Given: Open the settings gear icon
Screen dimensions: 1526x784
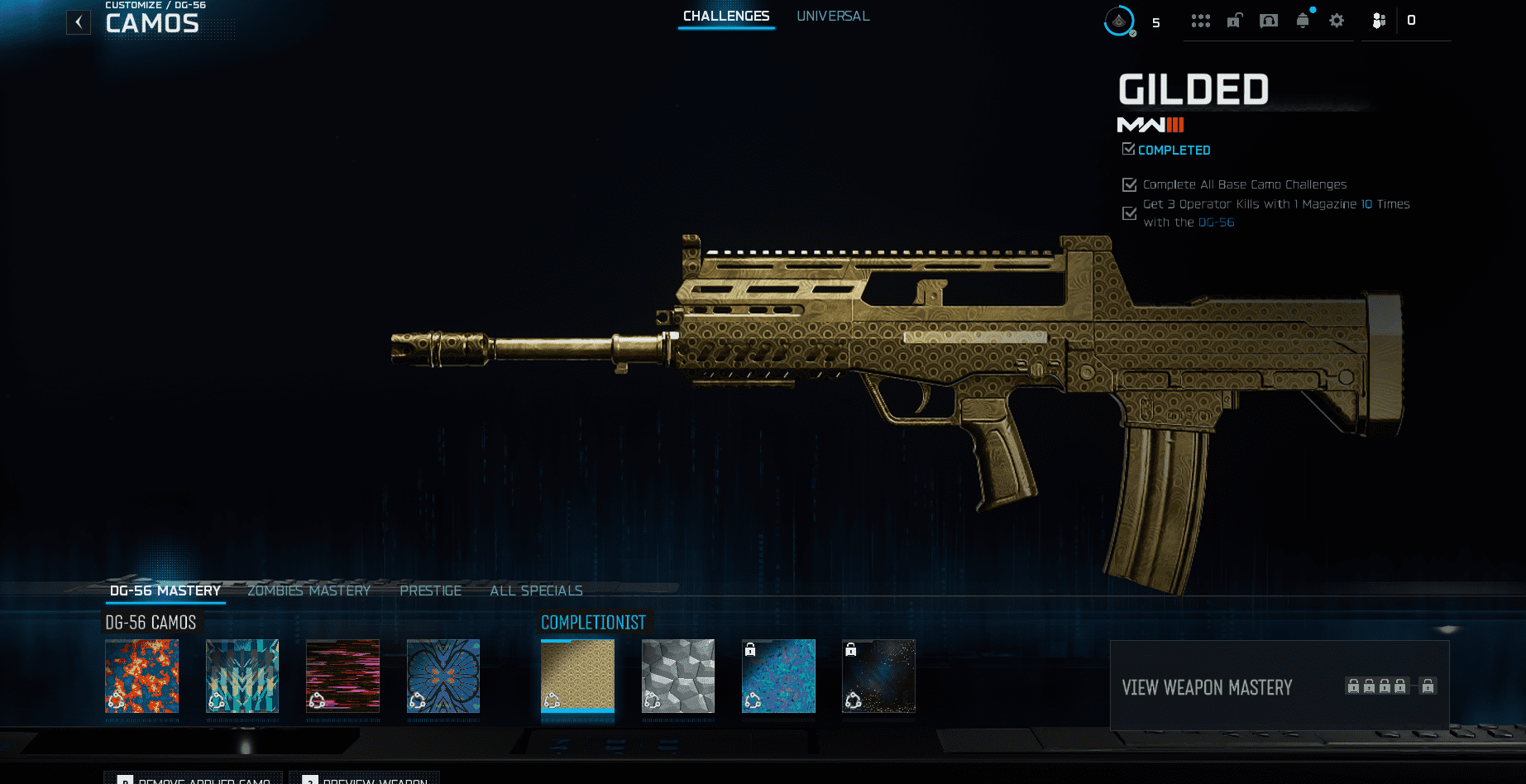Looking at the screenshot, I should pos(1337,21).
